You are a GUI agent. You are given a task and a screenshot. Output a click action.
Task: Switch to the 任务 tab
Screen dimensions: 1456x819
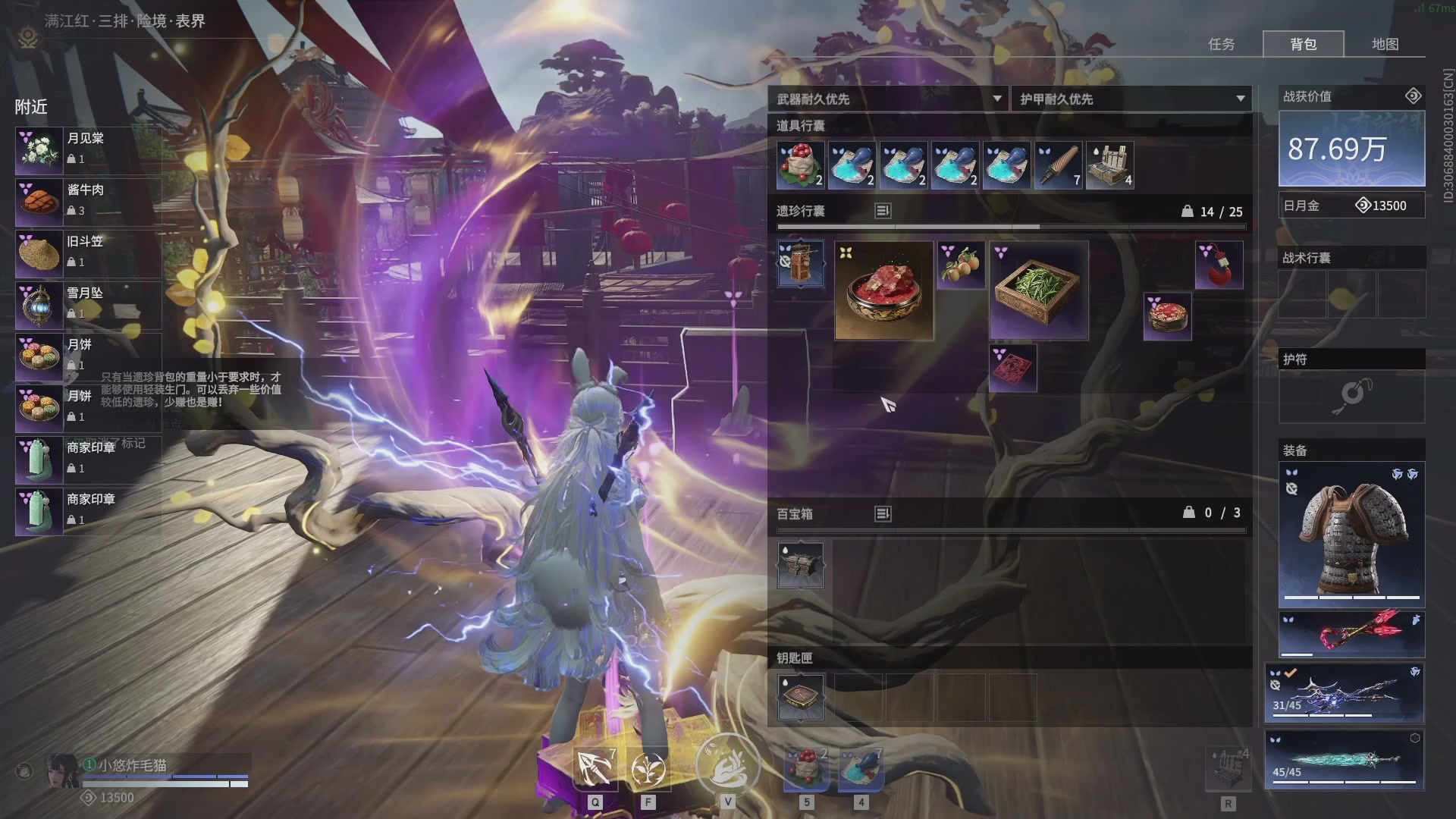pyautogui.click(x=1221, y=44)
